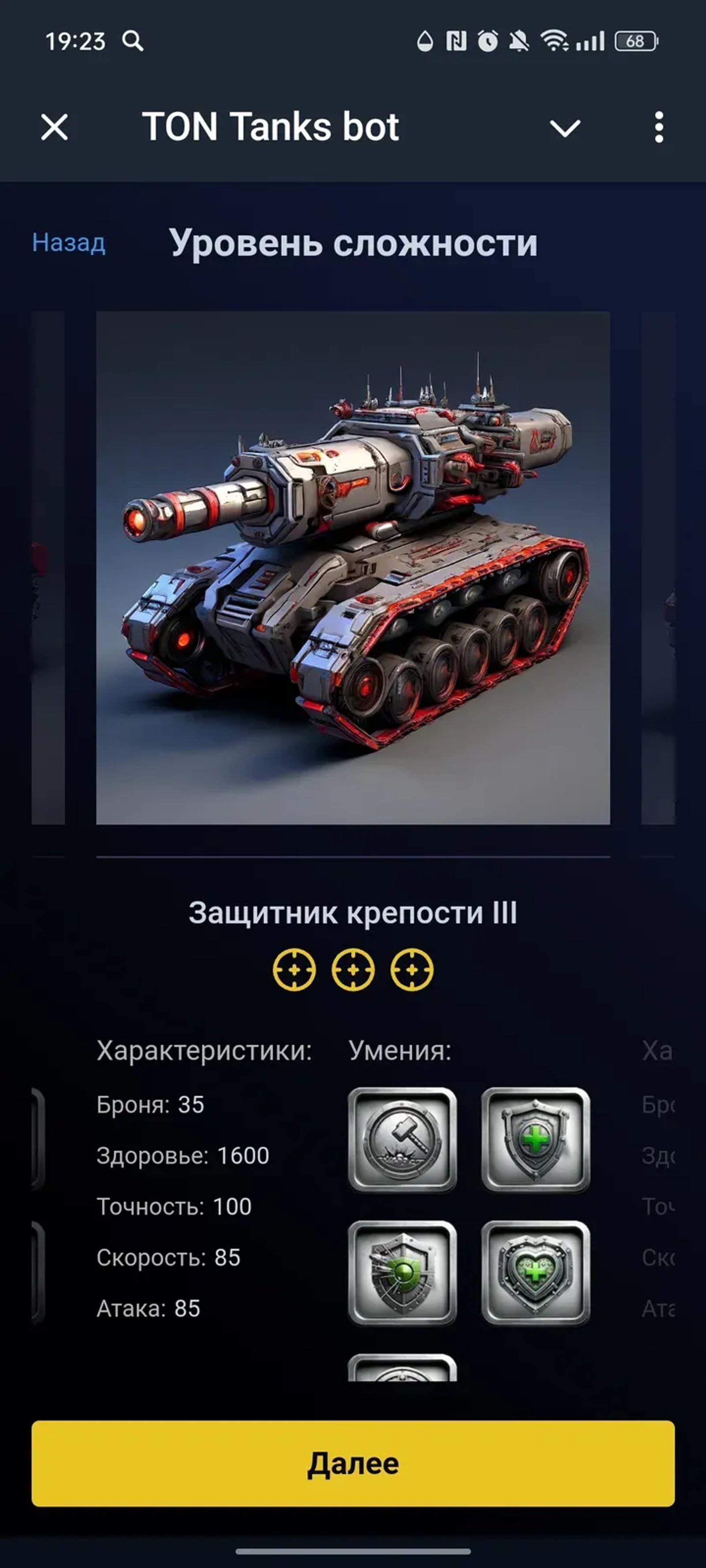This screenshot has width=706, height=1568.
Task: Click the carousel progress line under the tank image
Action: click(x=353, y=856)
